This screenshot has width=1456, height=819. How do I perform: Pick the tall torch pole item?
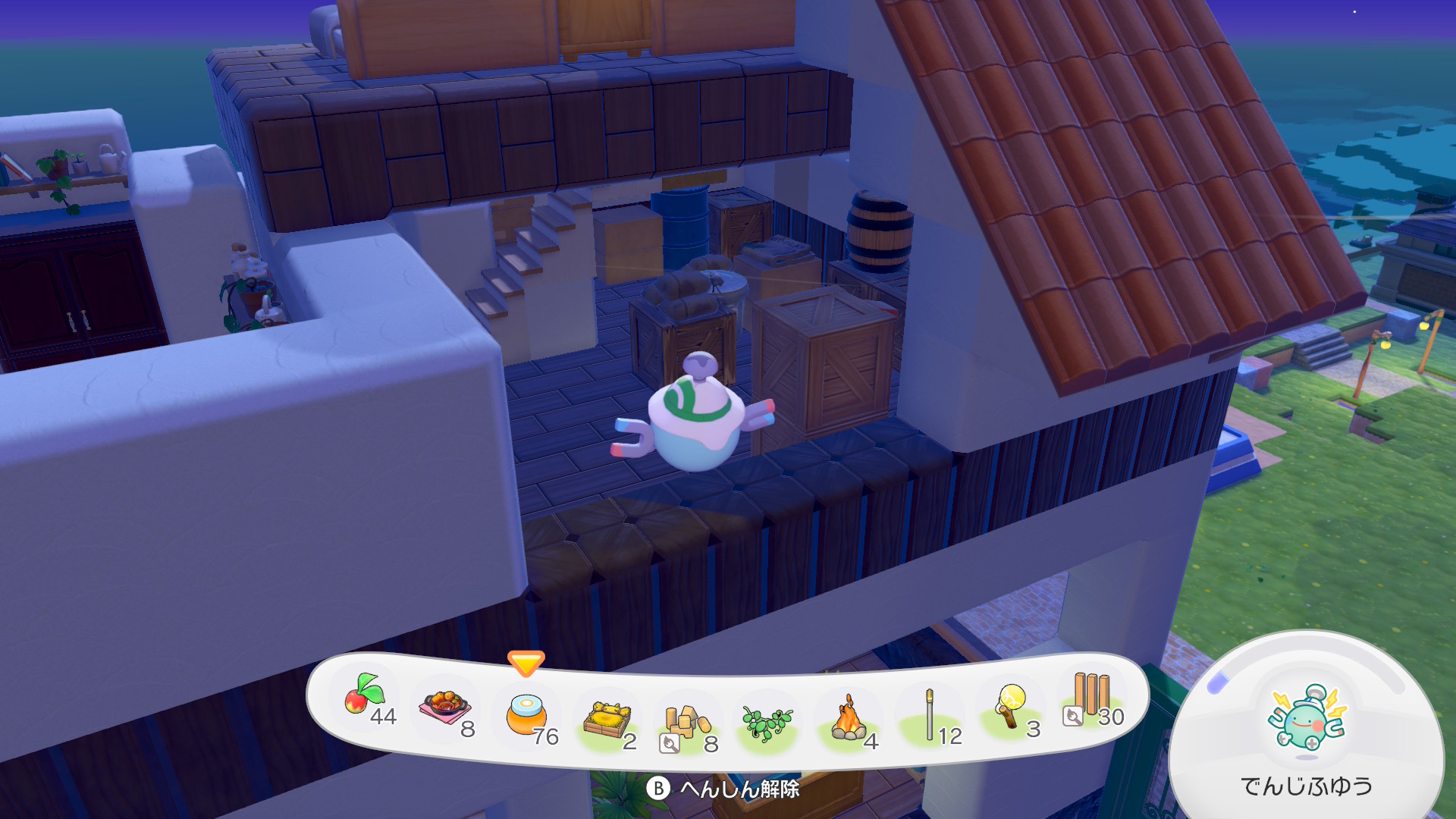[x=930, y=715]
